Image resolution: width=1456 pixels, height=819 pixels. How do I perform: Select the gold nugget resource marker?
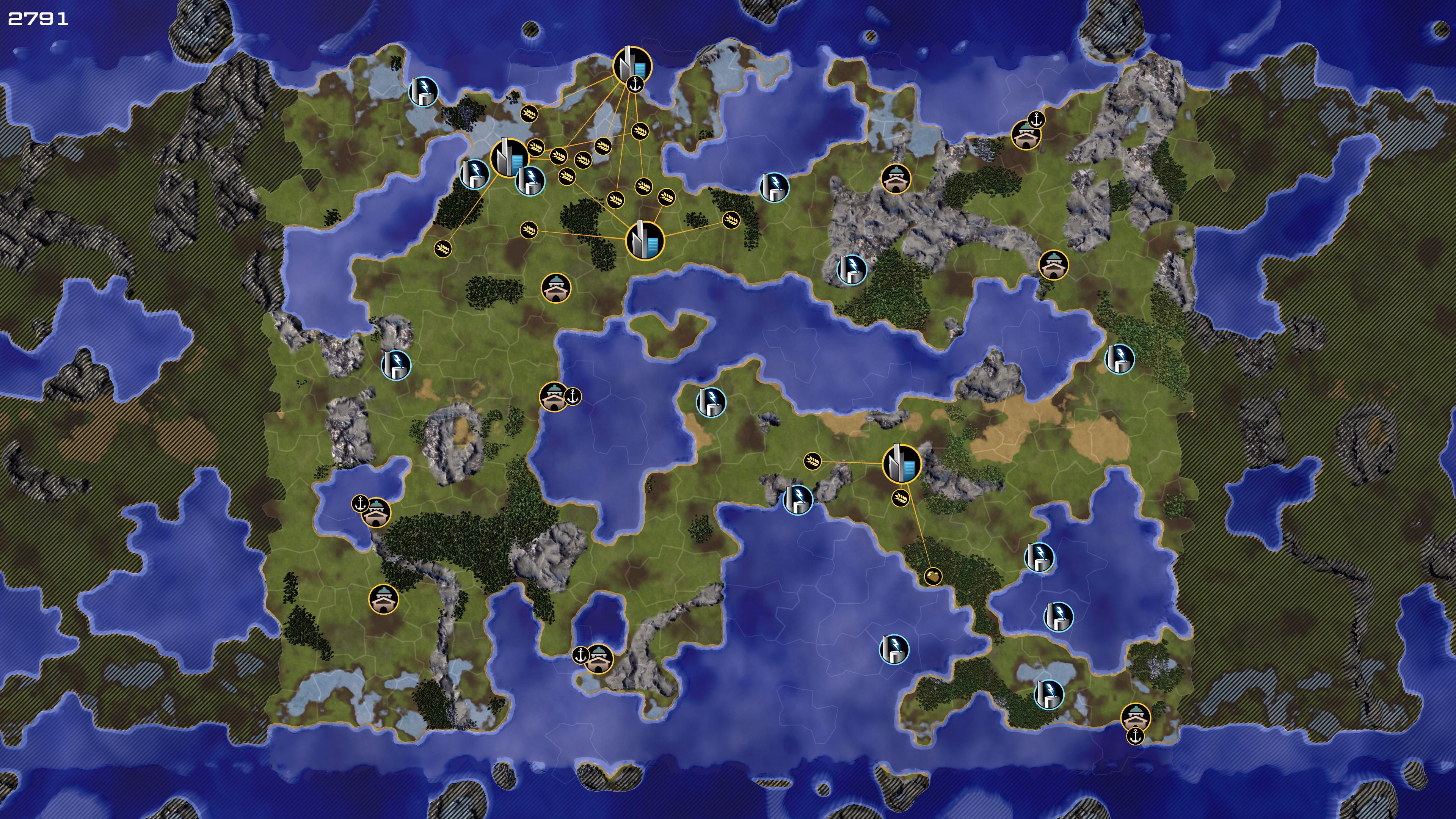tap(933, 576)
